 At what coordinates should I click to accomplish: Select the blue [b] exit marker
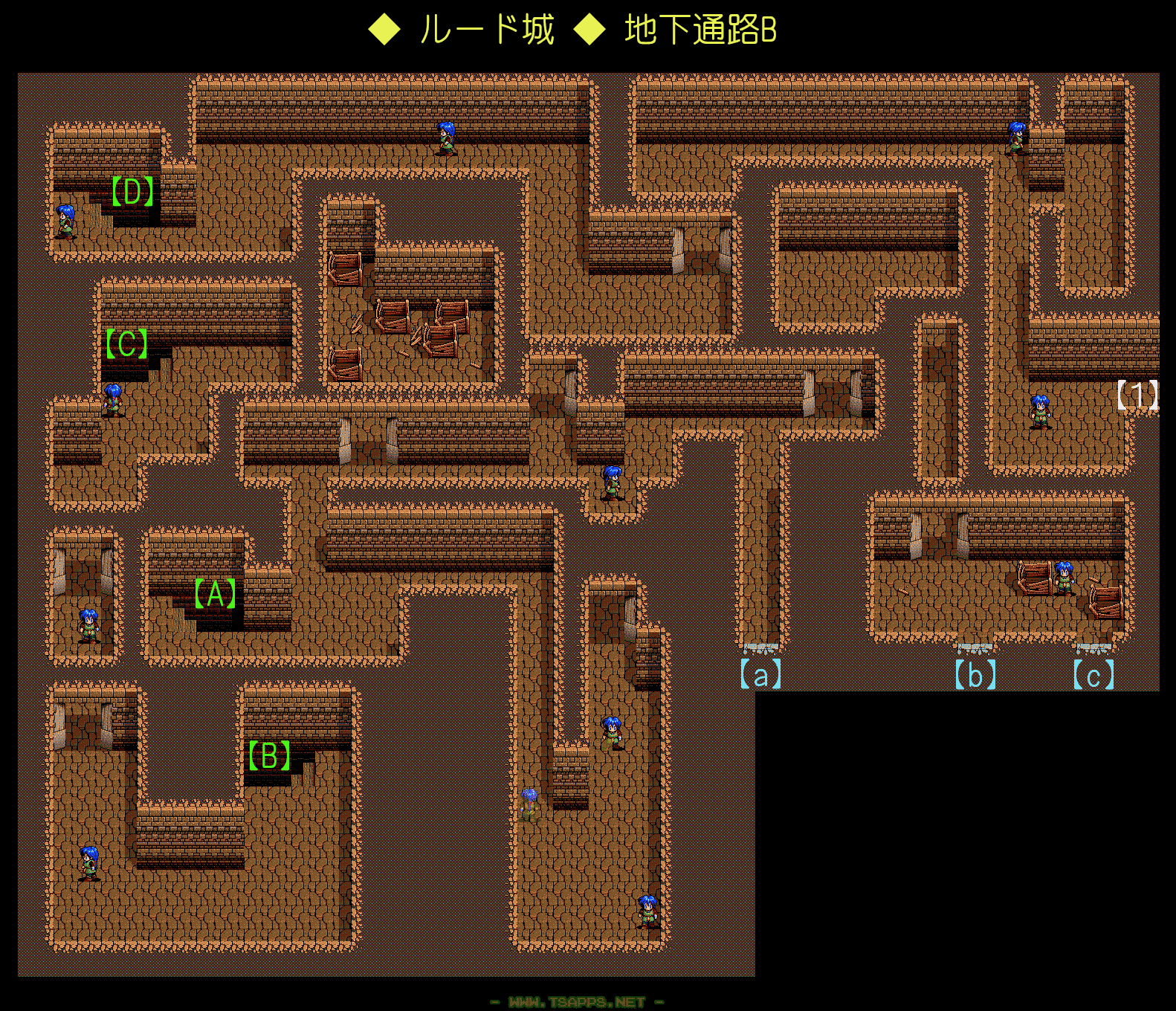[x=975, y=674]
